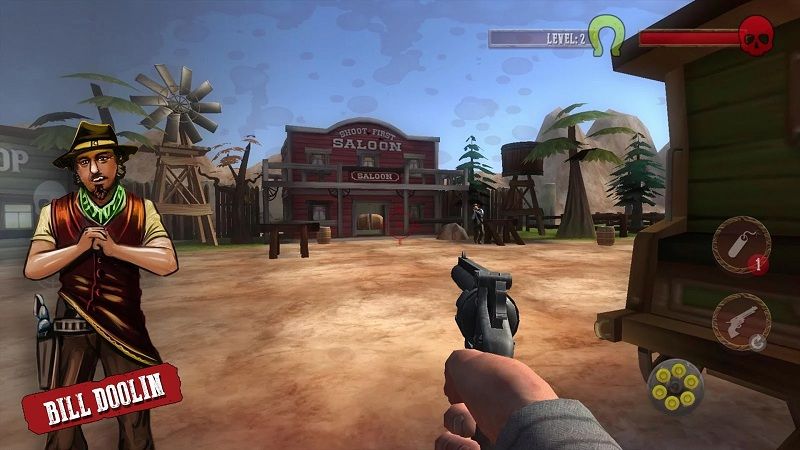Throw dynamite using the dynamite stick button
The height and width of the screenshot is (450, 800).
coord(741,245)
